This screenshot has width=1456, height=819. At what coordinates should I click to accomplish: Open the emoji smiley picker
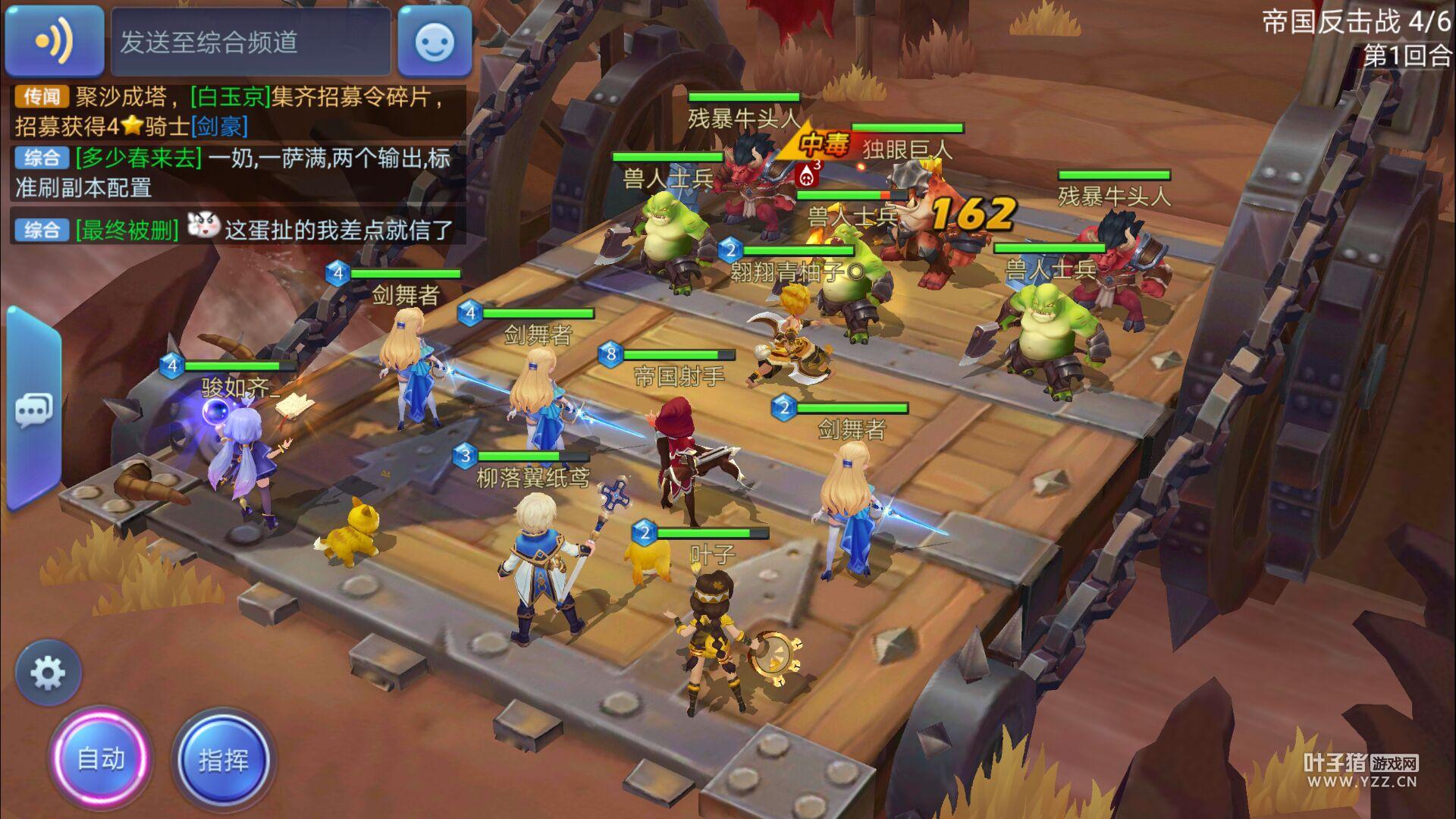pos(435,42)
